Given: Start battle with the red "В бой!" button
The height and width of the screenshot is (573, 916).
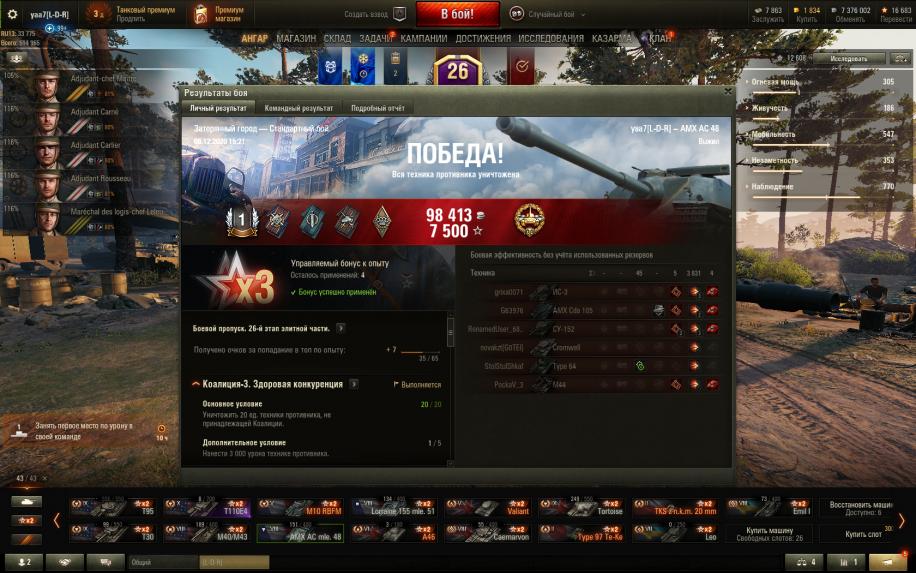Looking at the screenshot, I should (457, 14).
